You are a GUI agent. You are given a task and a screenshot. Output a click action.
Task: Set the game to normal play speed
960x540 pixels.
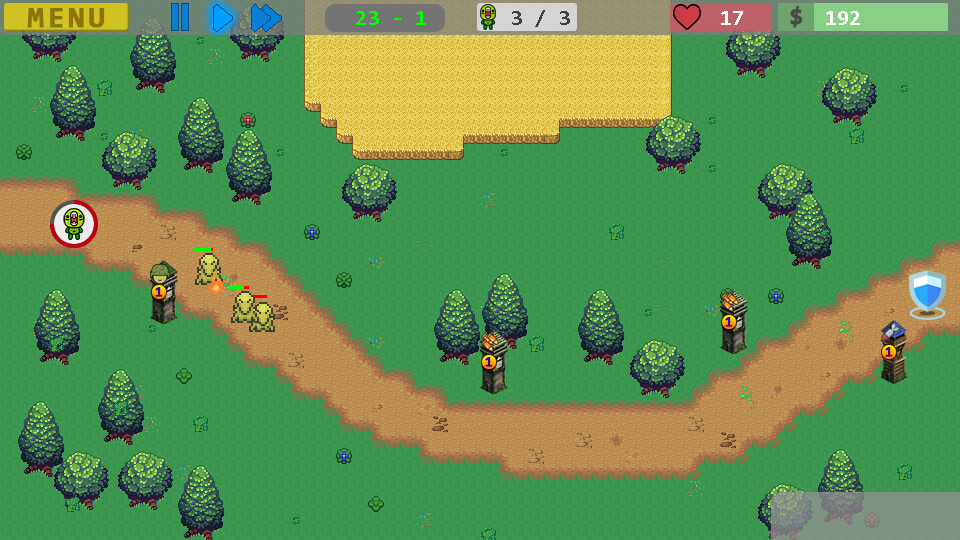(x=221, y=17)
